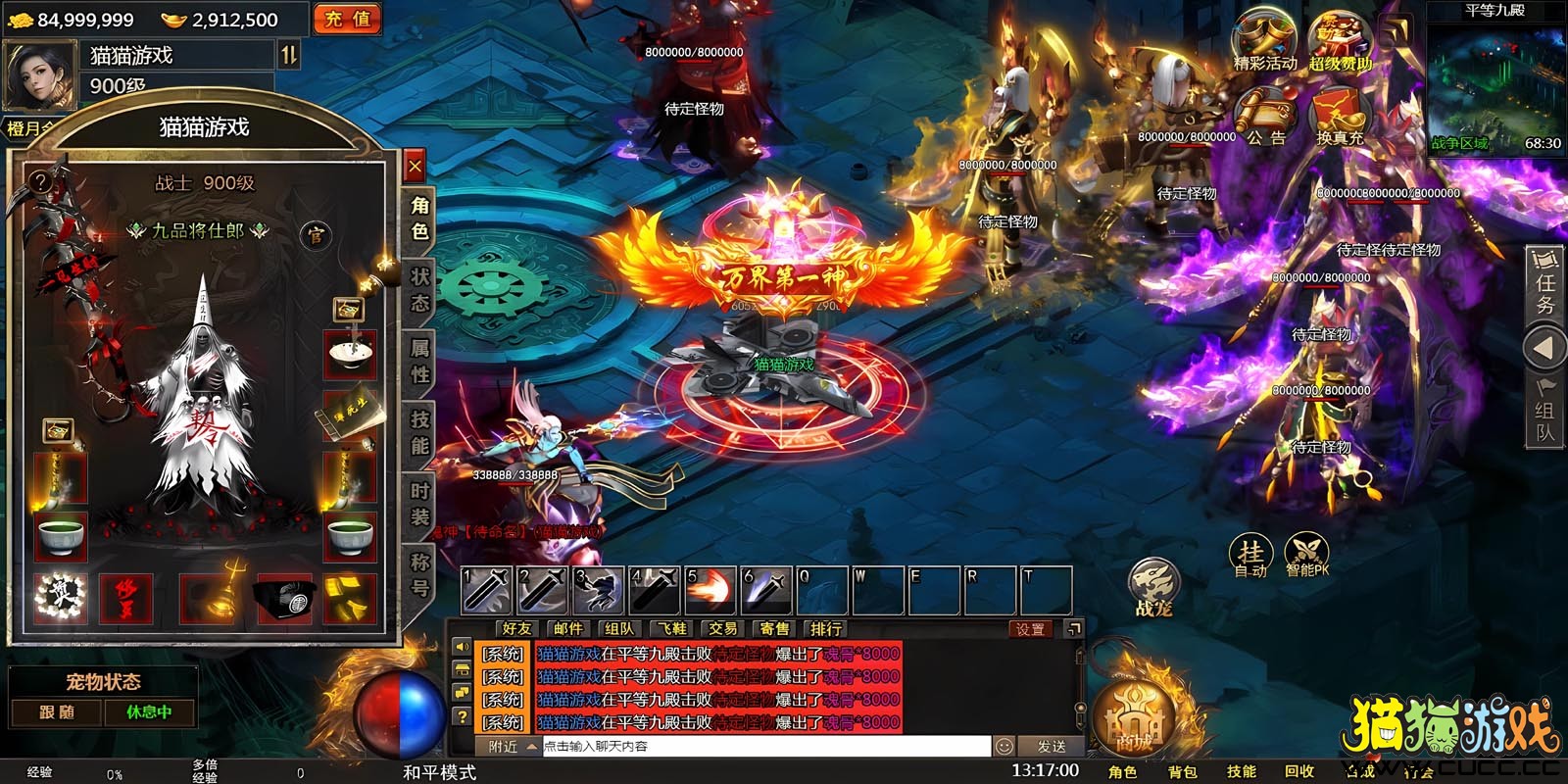The image size is (1568, 784).
Task: Open the 超级赞助 sponsor icon
Action: tap(1340, 41)
